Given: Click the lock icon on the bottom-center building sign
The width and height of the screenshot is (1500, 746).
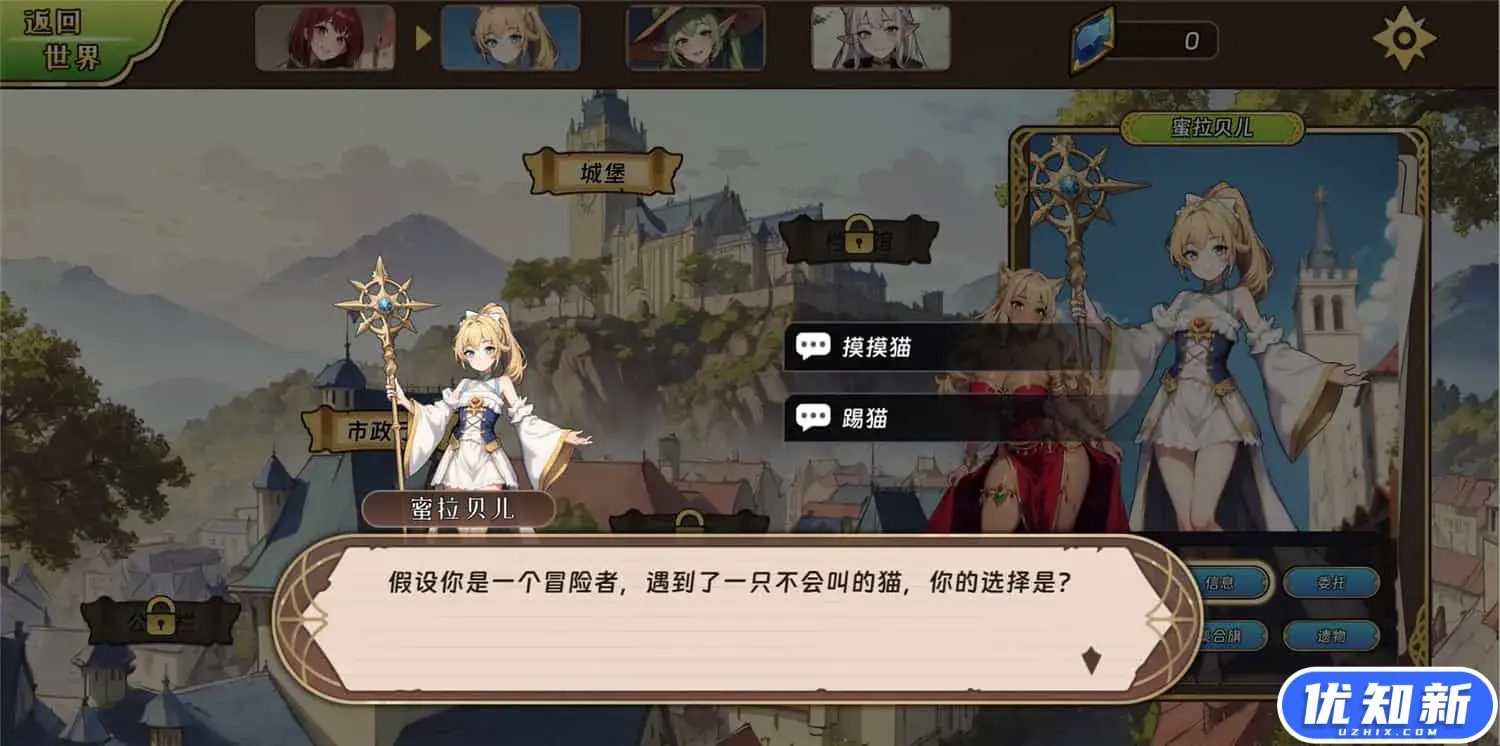Looking at the screenshot, I should (690, 519).
